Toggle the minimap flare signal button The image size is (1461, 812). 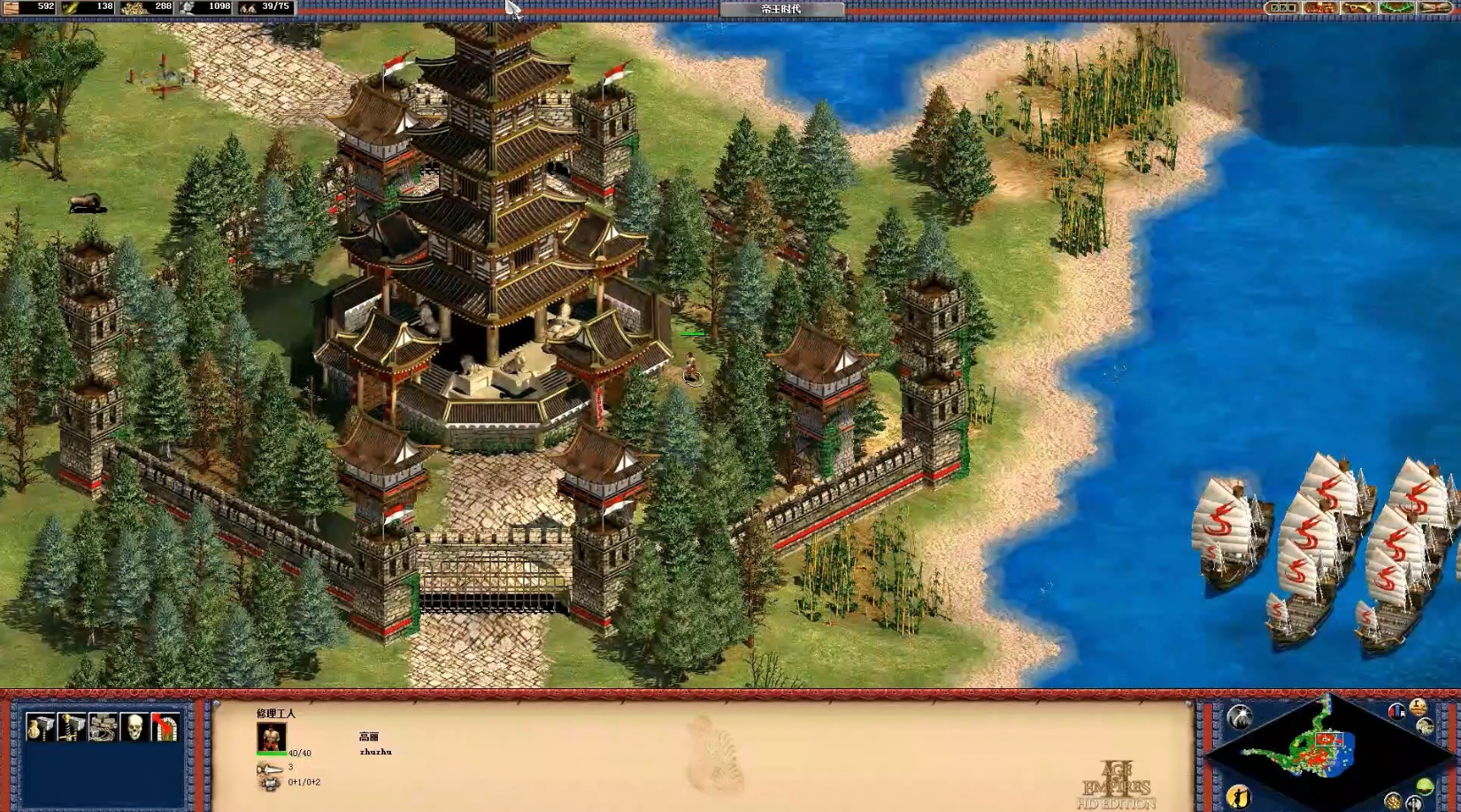click(x=1239, y=716)
